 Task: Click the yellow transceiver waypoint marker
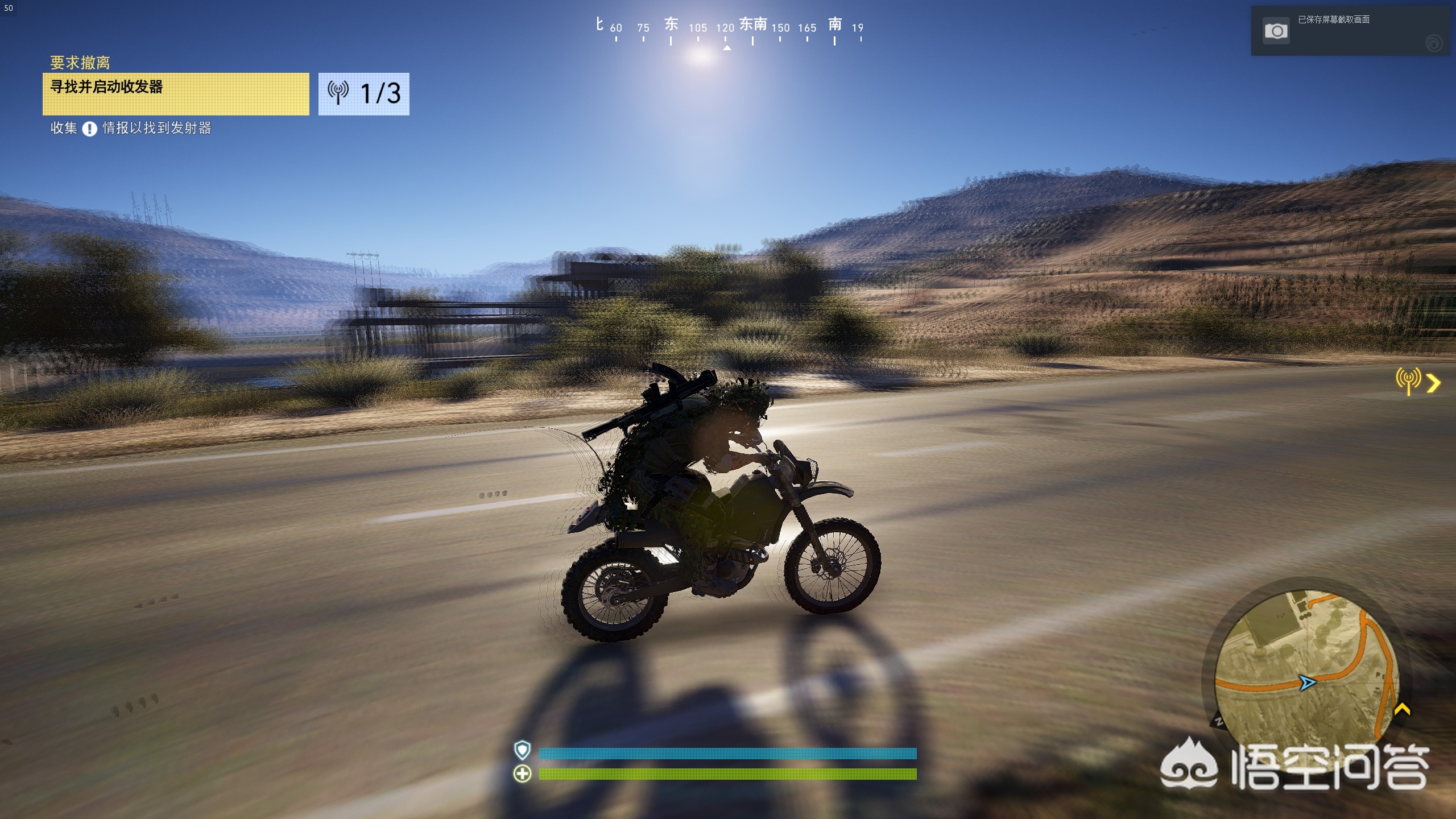pyautogui.click(x=1408, y=380)
